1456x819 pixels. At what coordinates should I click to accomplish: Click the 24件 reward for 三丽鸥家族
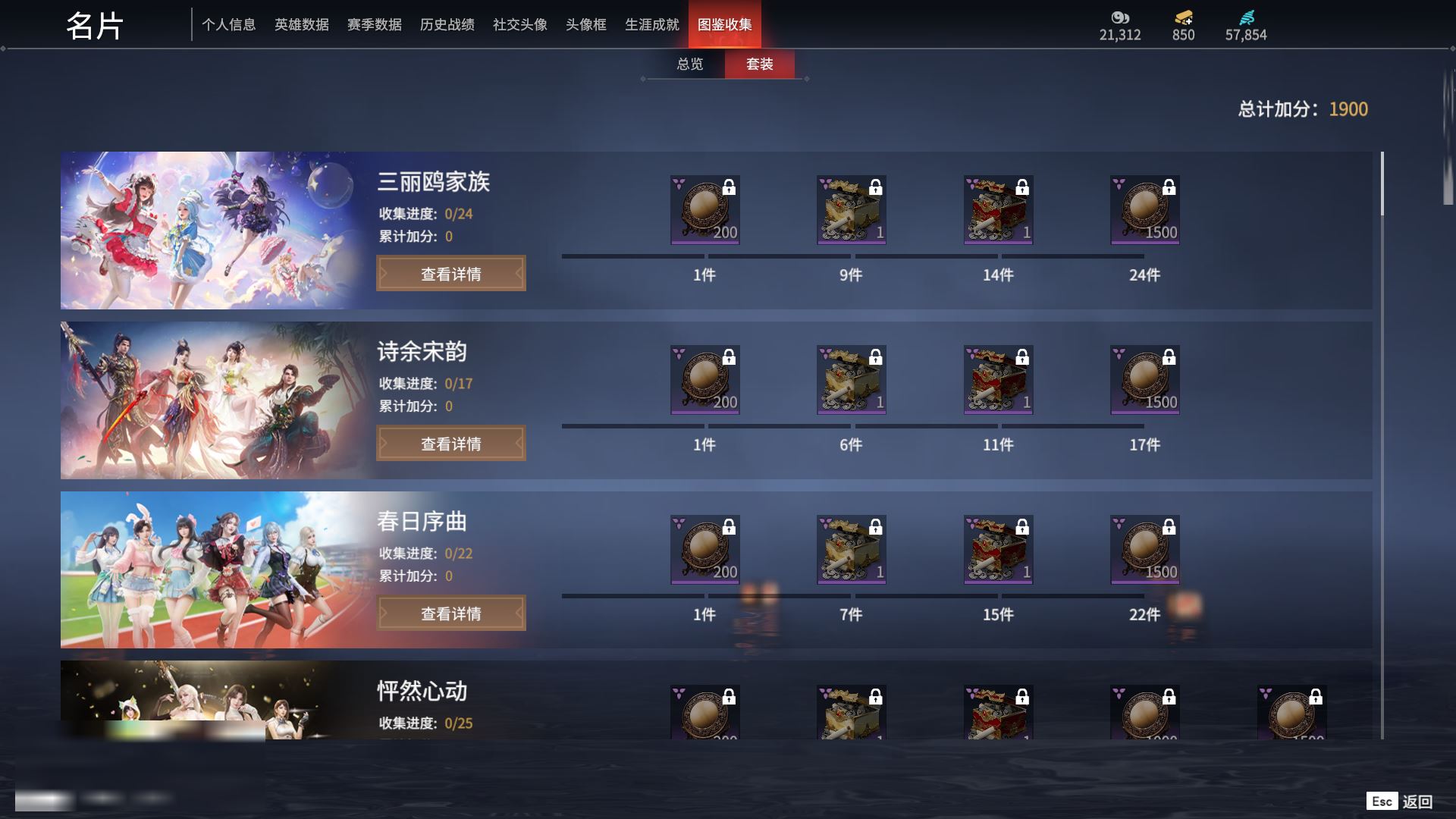(x=1144, y=210)
